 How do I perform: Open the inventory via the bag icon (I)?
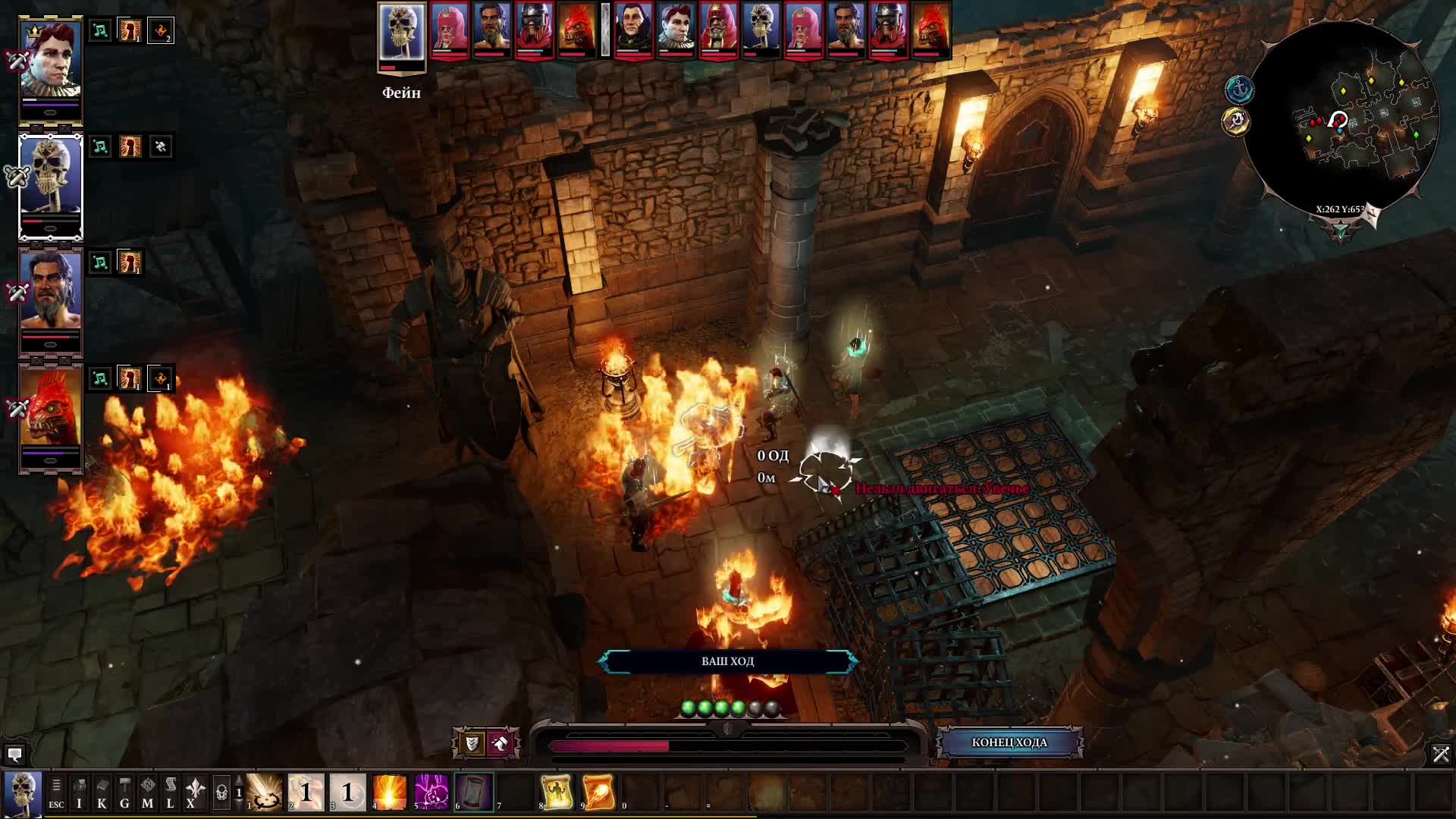click(80, 792)
